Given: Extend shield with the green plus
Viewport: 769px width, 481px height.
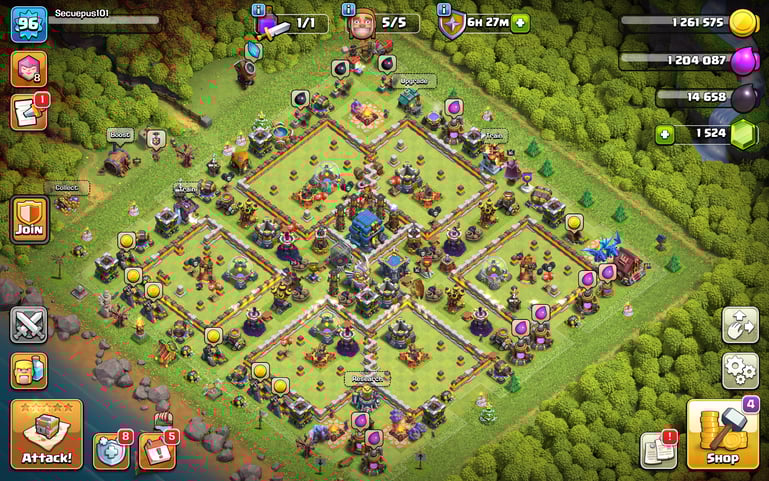Looking at the screenshot, I should click(x=520, y=23).
